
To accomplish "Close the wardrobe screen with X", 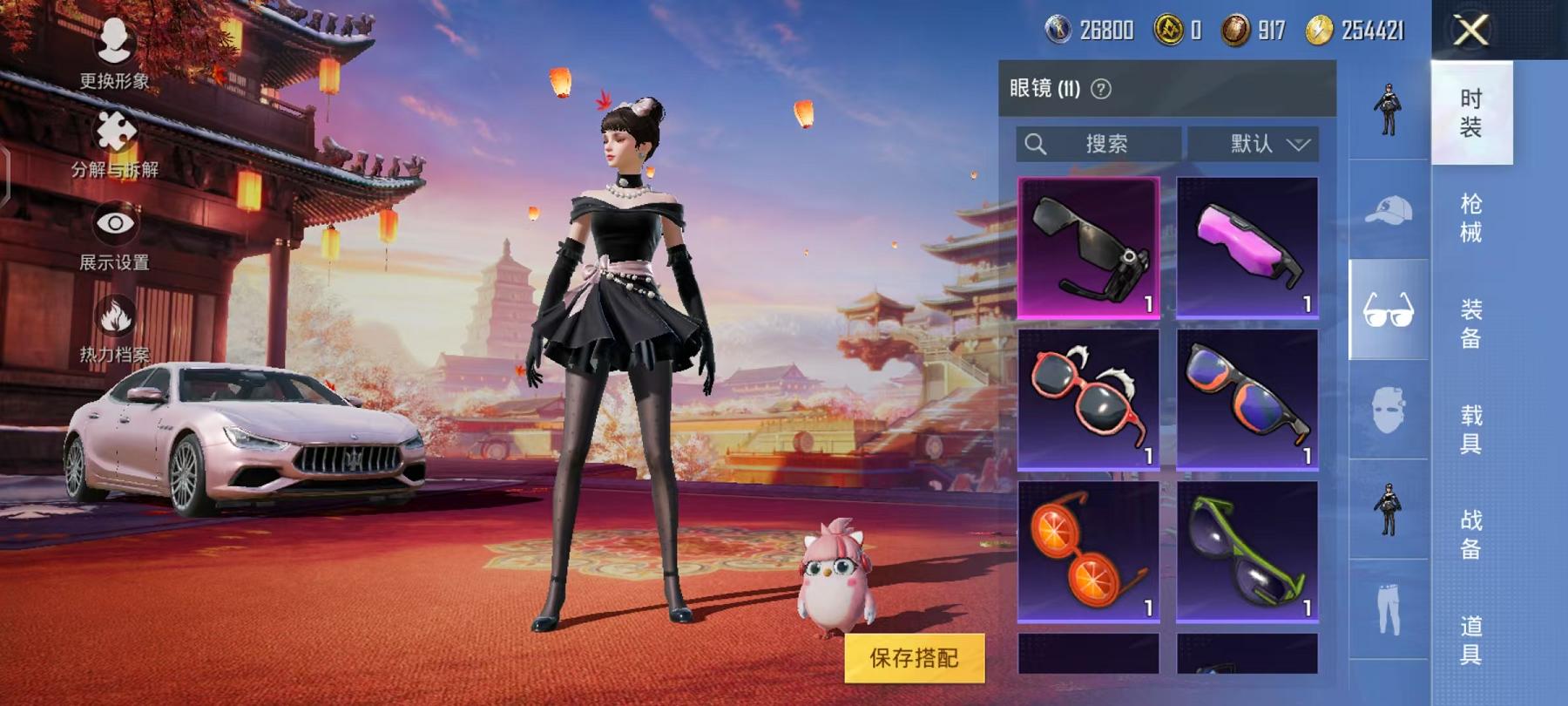I will coord(1471,31).
